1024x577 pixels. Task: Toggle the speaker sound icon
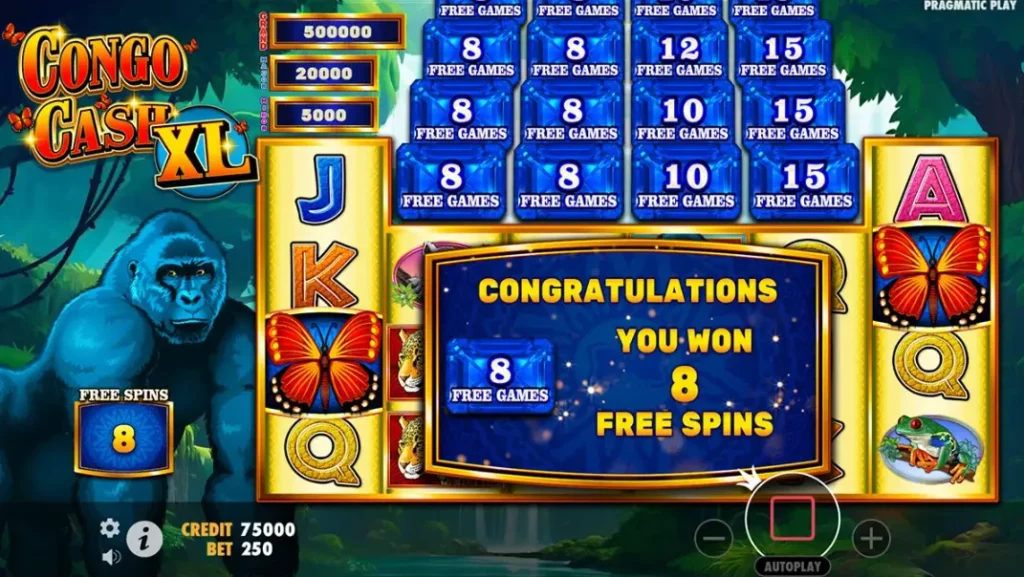coord(110,556)
